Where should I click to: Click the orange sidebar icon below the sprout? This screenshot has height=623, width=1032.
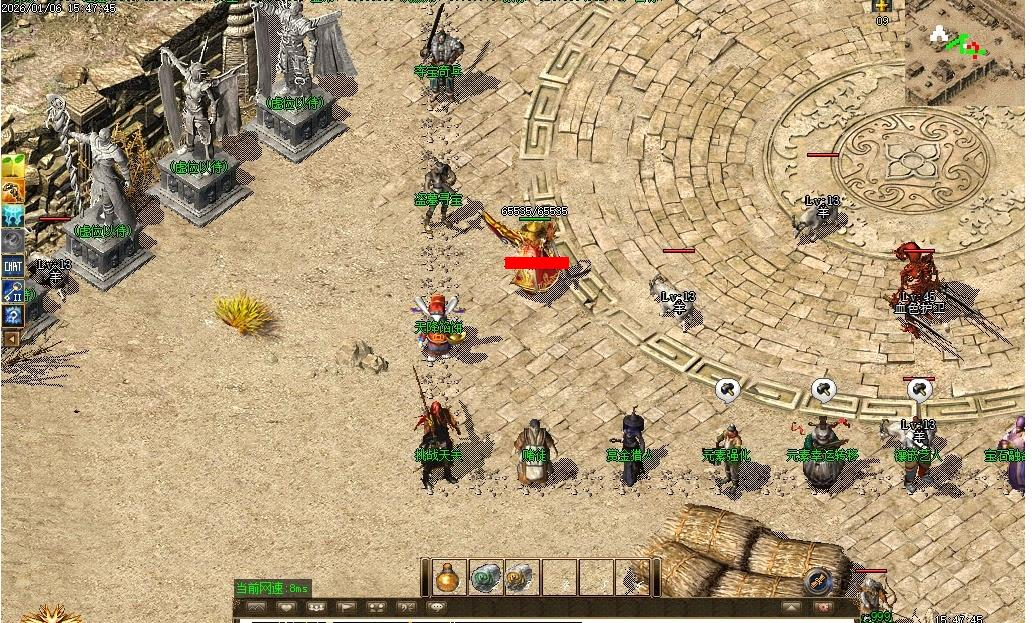[x=12, y=191]
